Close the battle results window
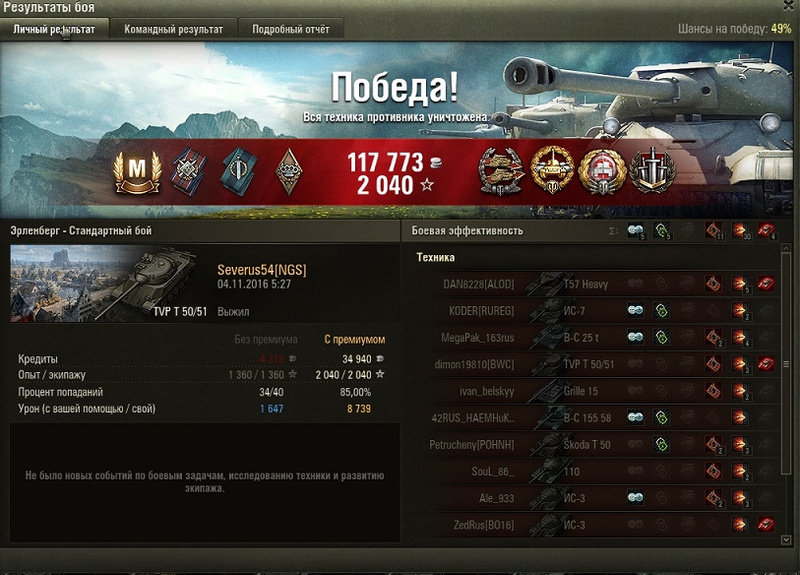800x575 pixels. pyautogui.click(x=789, y=6)
